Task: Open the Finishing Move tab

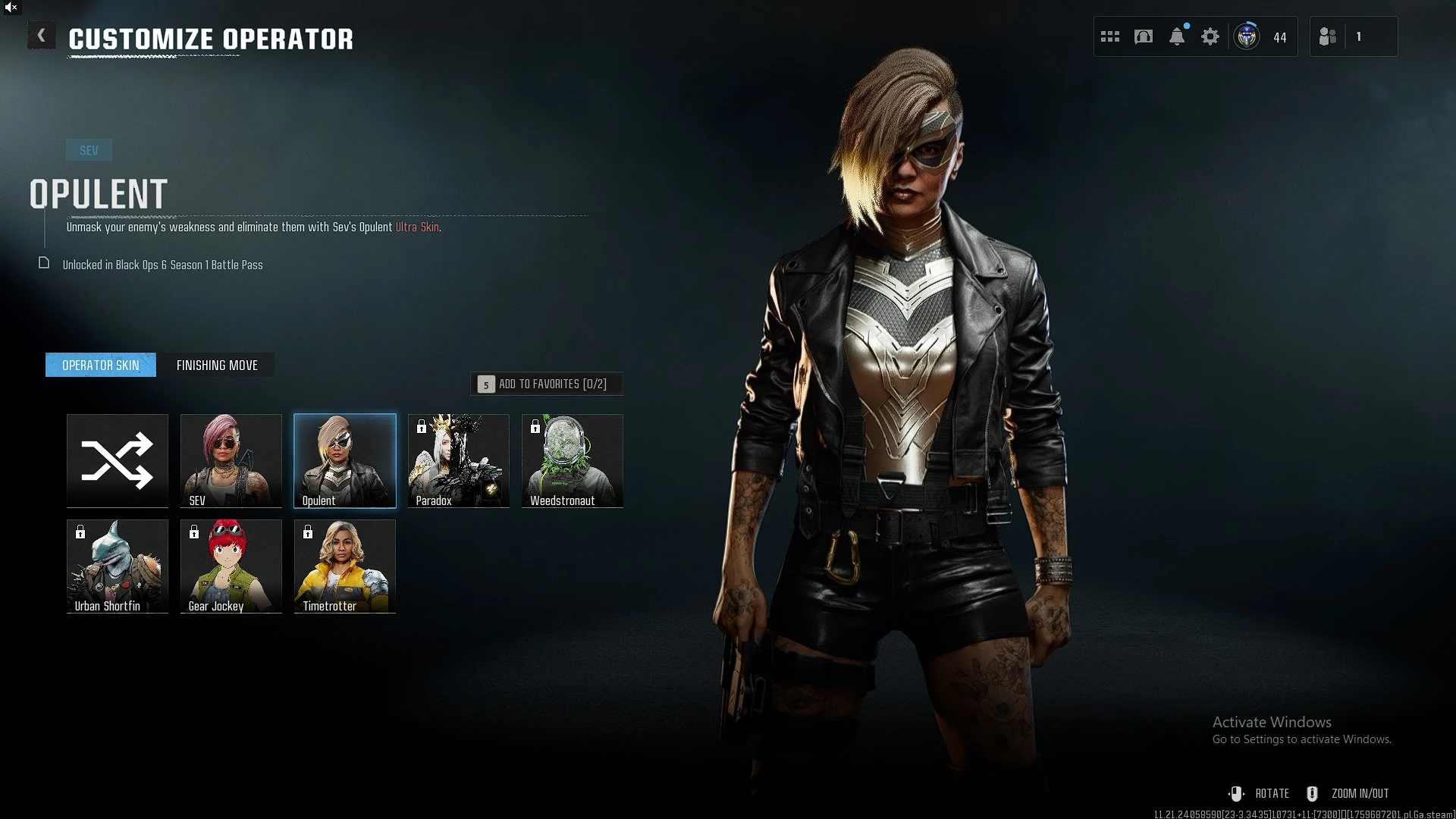Action: (217, 365)
